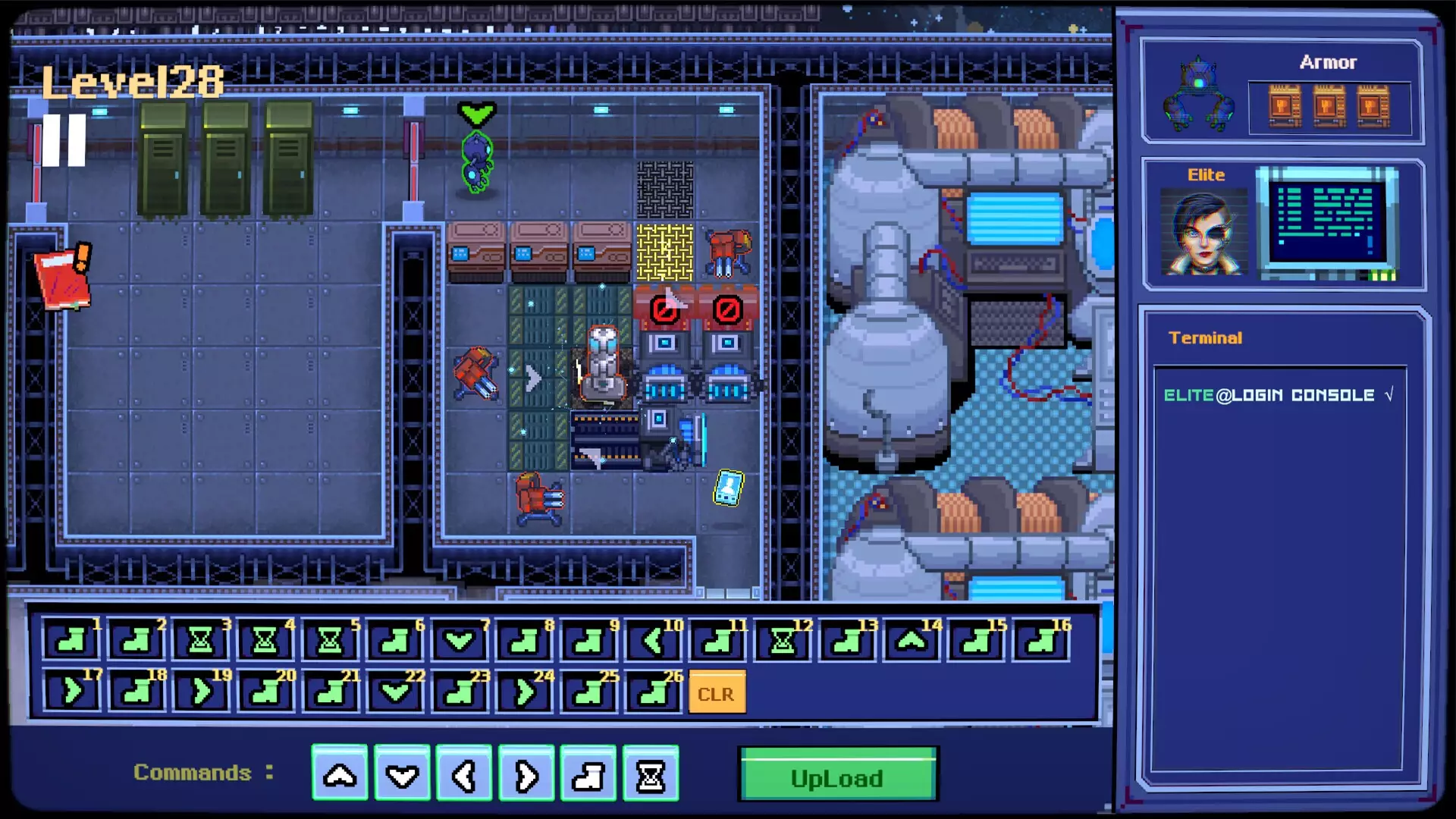Image resolution: width=1456 pixels, height=819 pixels.
Task: Clear the command queue with CLR
Action: pyautogui.click(x=716, y=693)
